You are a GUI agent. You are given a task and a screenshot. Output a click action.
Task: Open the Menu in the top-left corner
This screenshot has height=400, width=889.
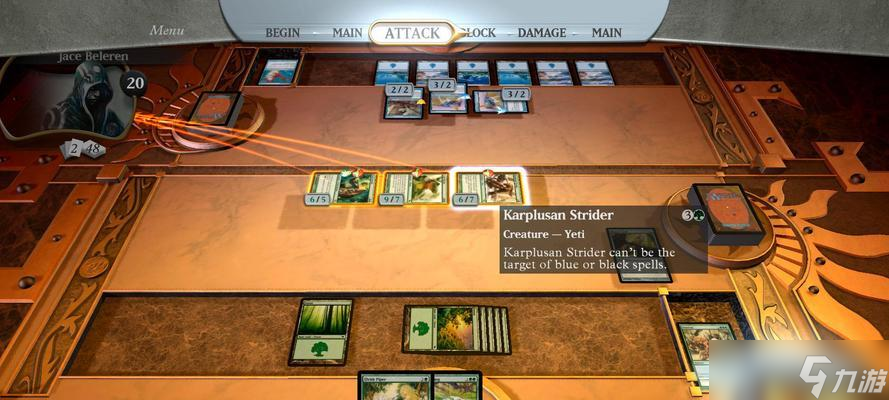pos(167,30)
